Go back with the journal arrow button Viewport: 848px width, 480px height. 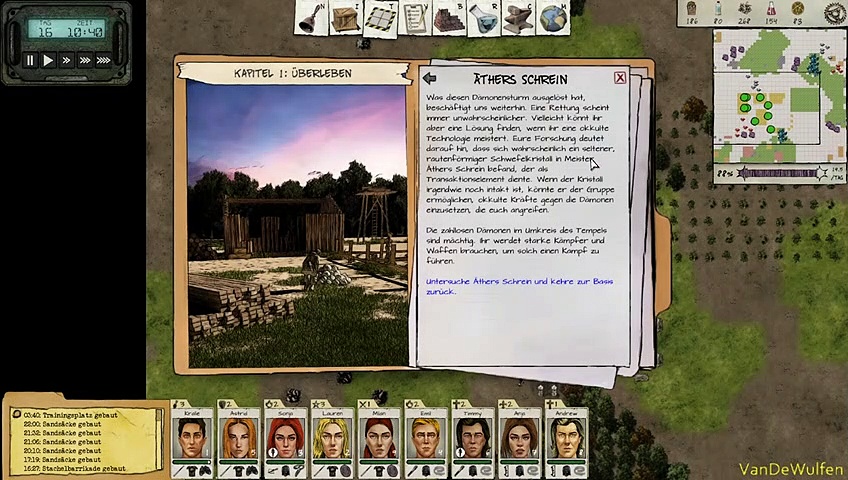[x=429, y=78]
